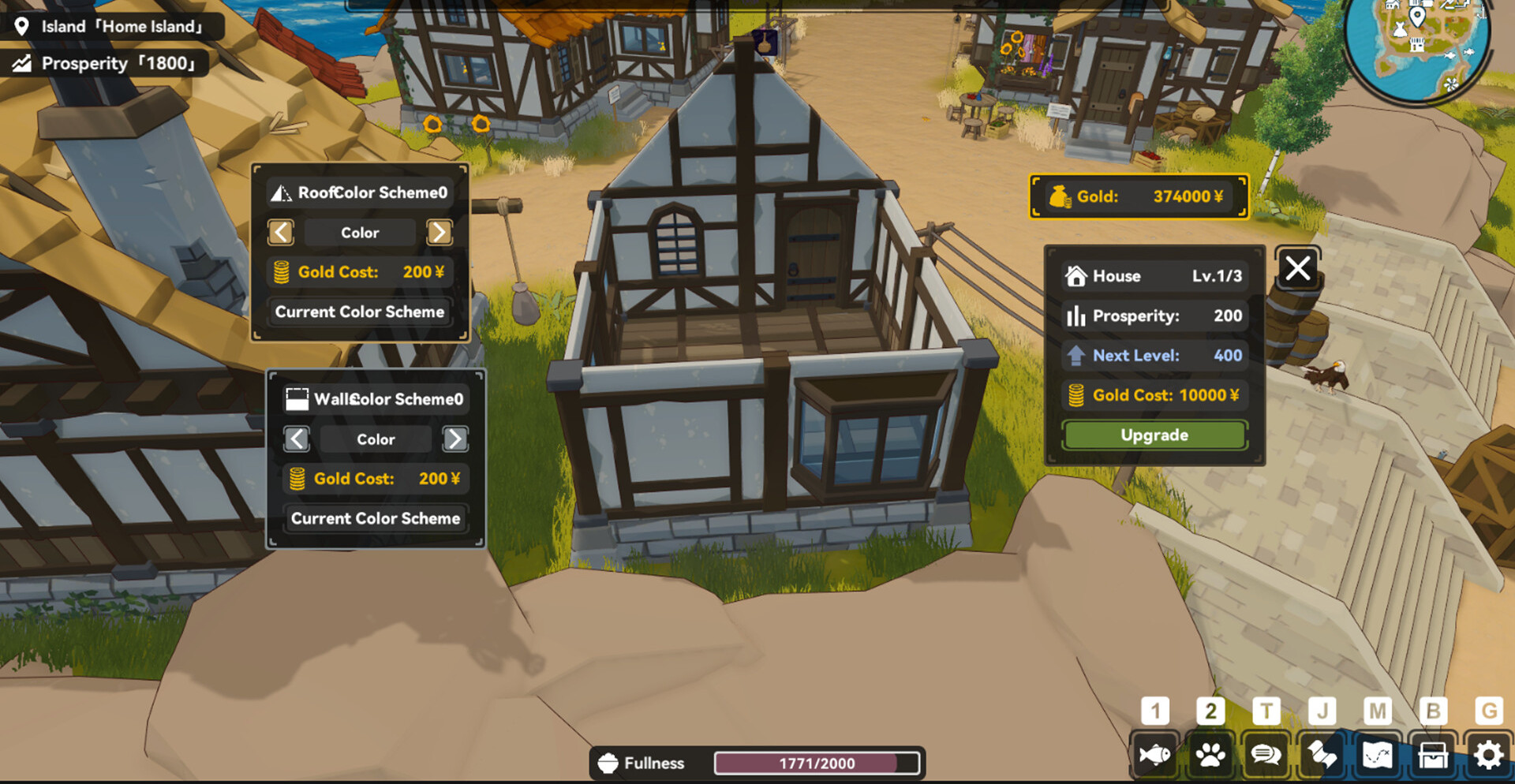
Task: Open the chat speech bubbles icon
Action: pyautogui.click(x=1266, y=756)
